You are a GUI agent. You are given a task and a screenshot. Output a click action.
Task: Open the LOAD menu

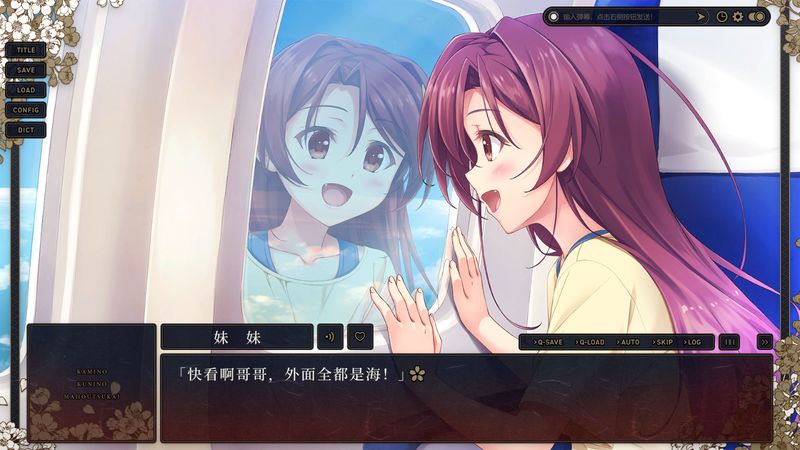click(26, 89)
